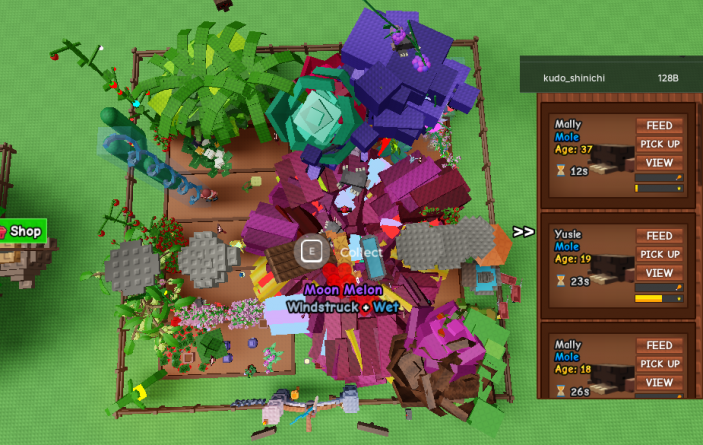View the age 37 Mally mole
The height and width of the screenshot is (445, 703).
pos(660,163)
